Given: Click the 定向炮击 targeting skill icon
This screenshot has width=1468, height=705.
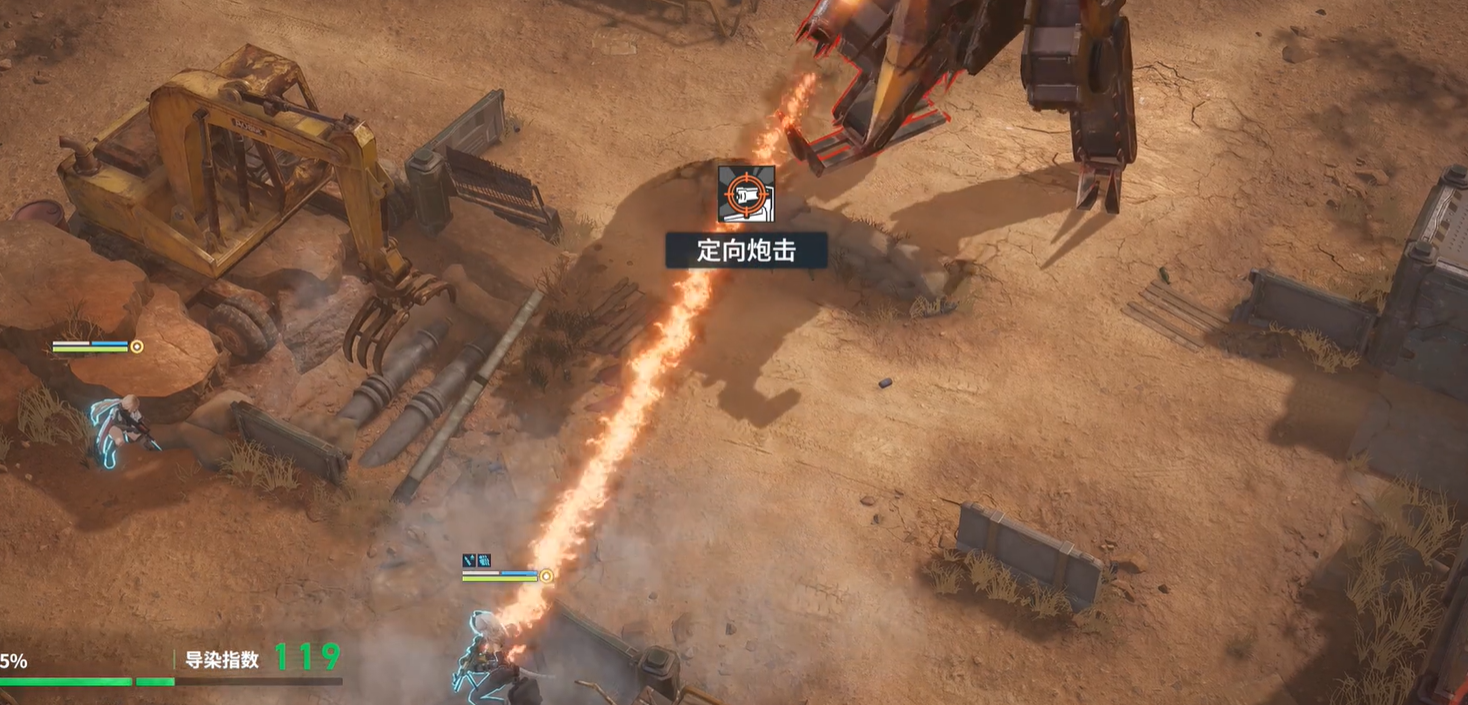Looking at the screenshot, I should tap(746, 194).
